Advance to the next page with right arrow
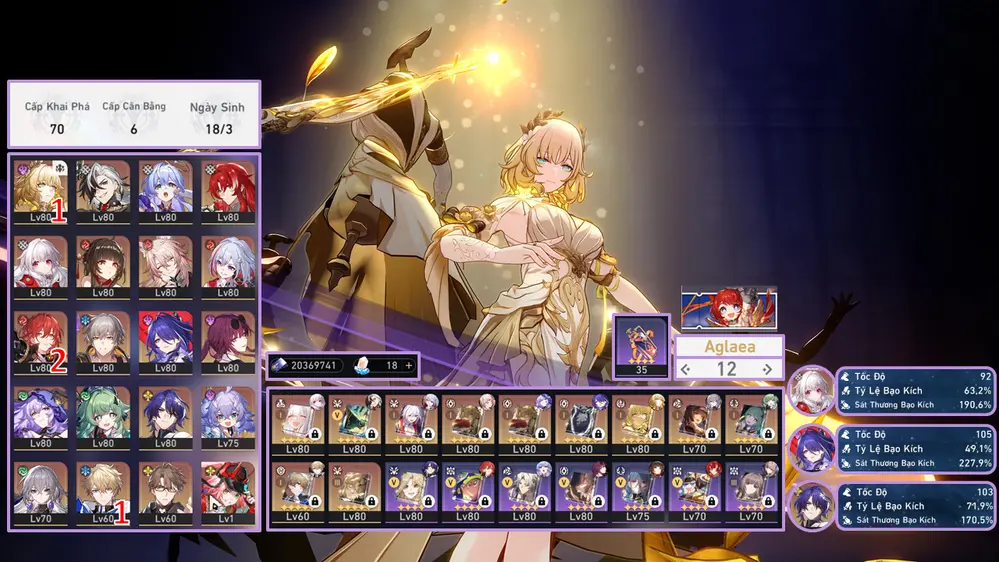Viewport: 999px width, 562px height. [x=767, y=369]
